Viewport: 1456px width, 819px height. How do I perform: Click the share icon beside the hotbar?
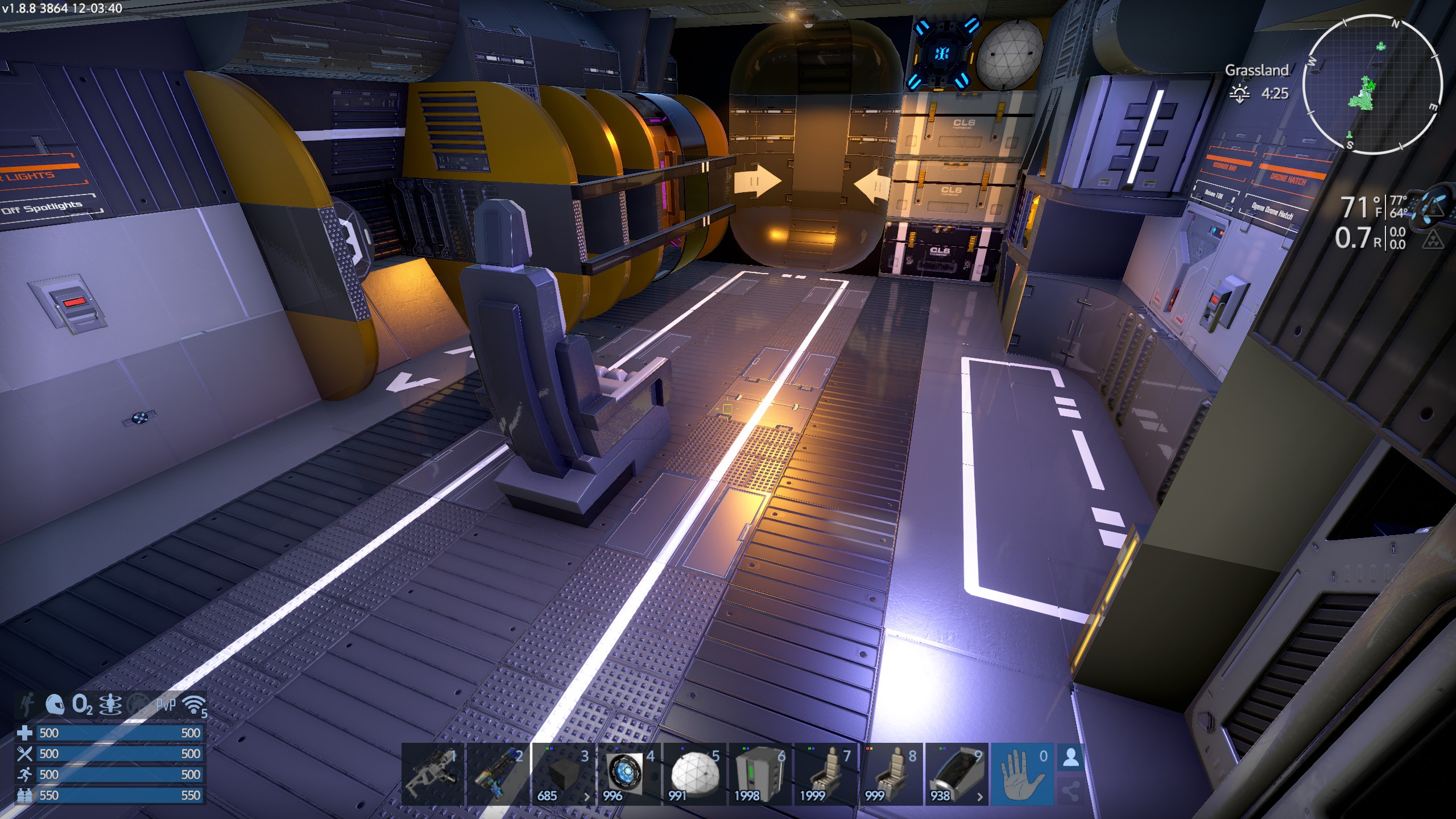pyautogui.click(x=1071, y=791)
